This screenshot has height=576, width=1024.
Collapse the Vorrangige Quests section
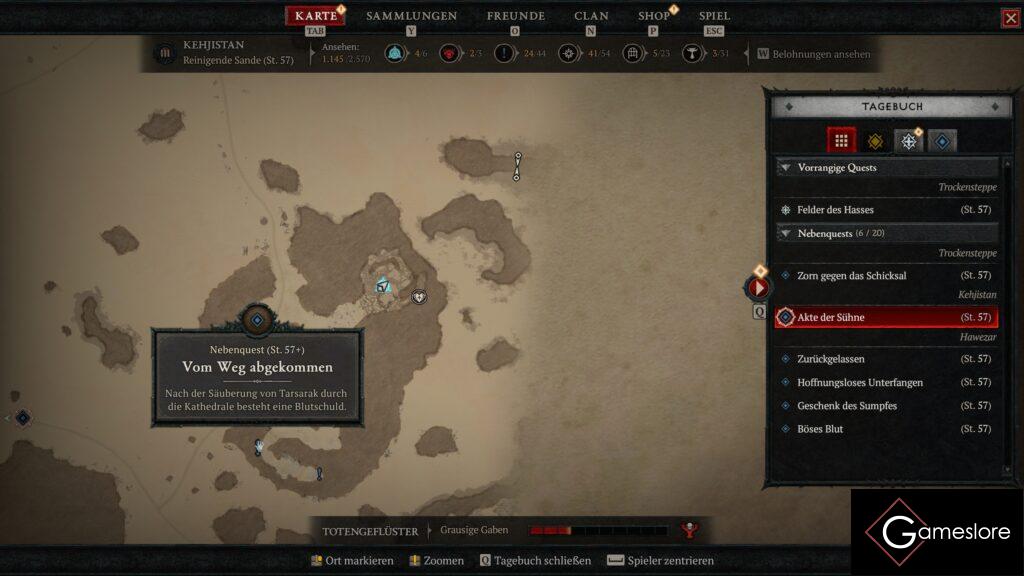coord(786,168)
